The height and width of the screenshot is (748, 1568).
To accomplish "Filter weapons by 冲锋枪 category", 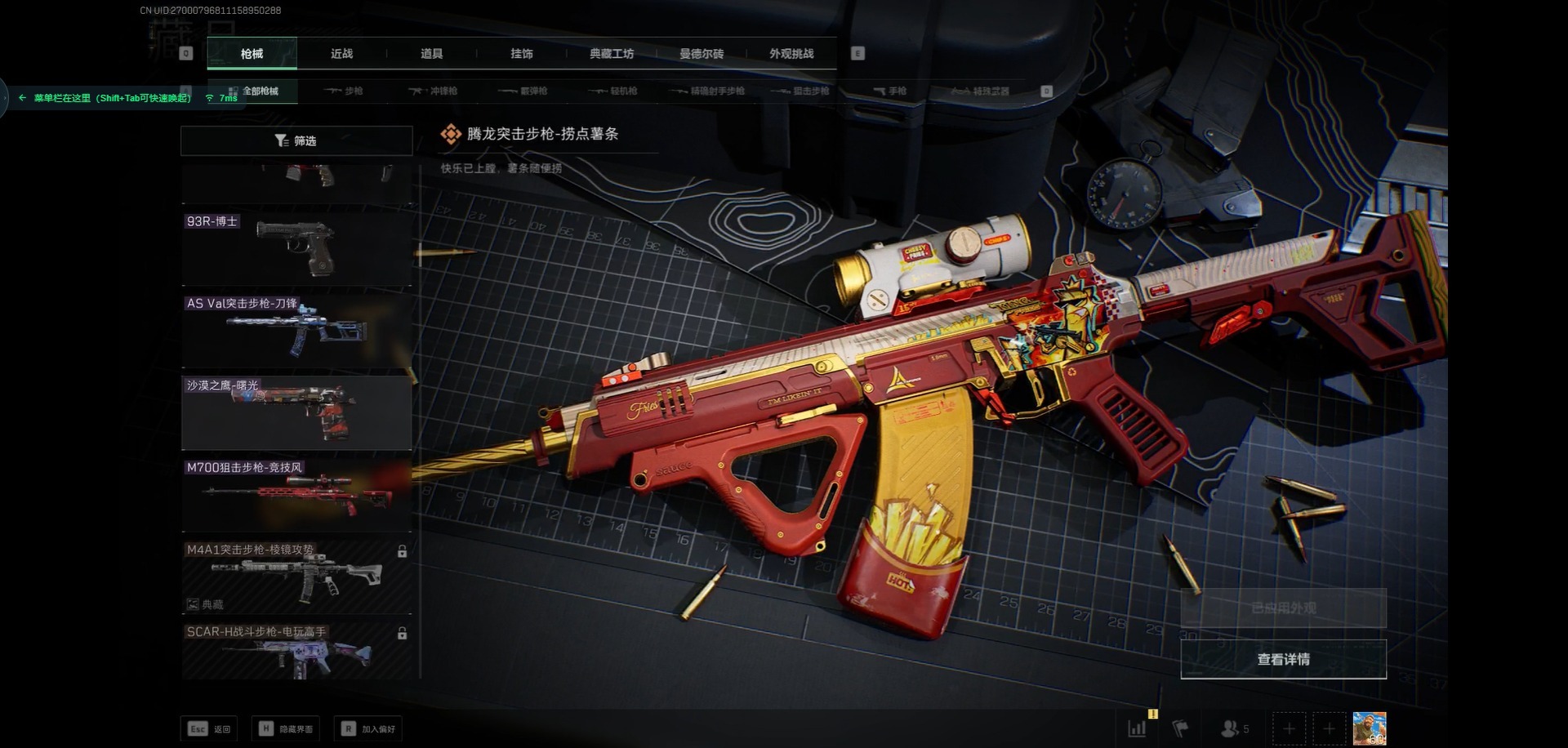I will click(x=434, y=91).
